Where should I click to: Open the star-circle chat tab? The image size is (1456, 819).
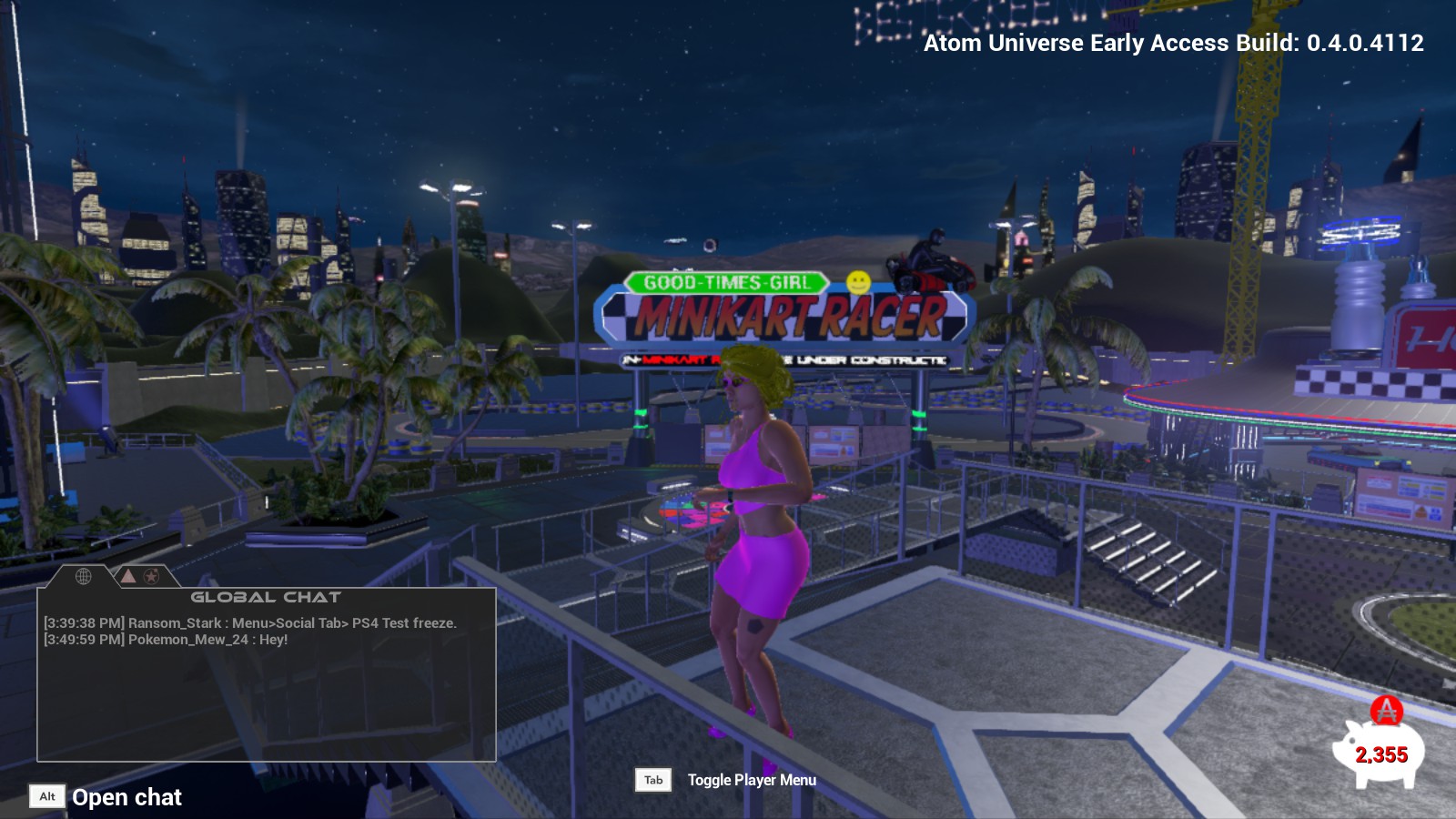152,576
